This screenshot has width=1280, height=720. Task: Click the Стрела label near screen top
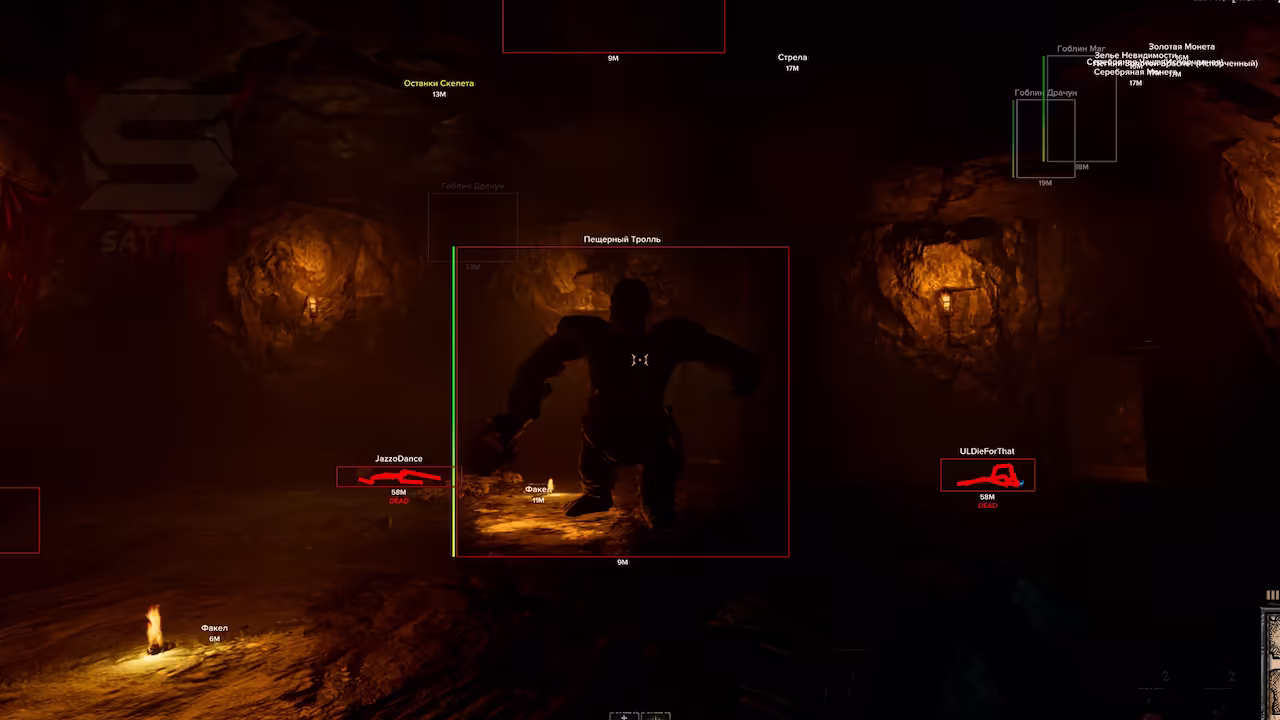[792, 57]
